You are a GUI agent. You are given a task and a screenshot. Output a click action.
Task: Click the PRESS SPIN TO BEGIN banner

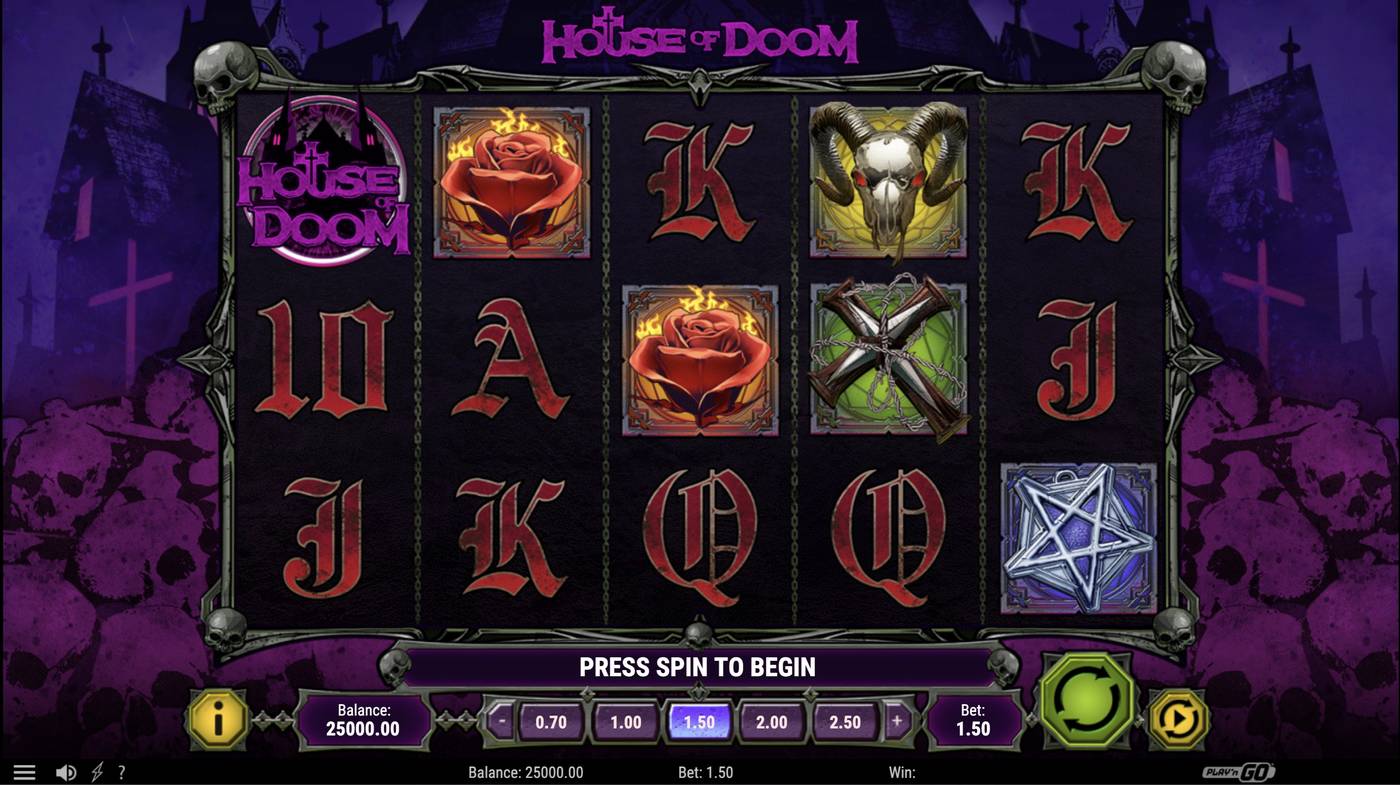coord(698,665)
